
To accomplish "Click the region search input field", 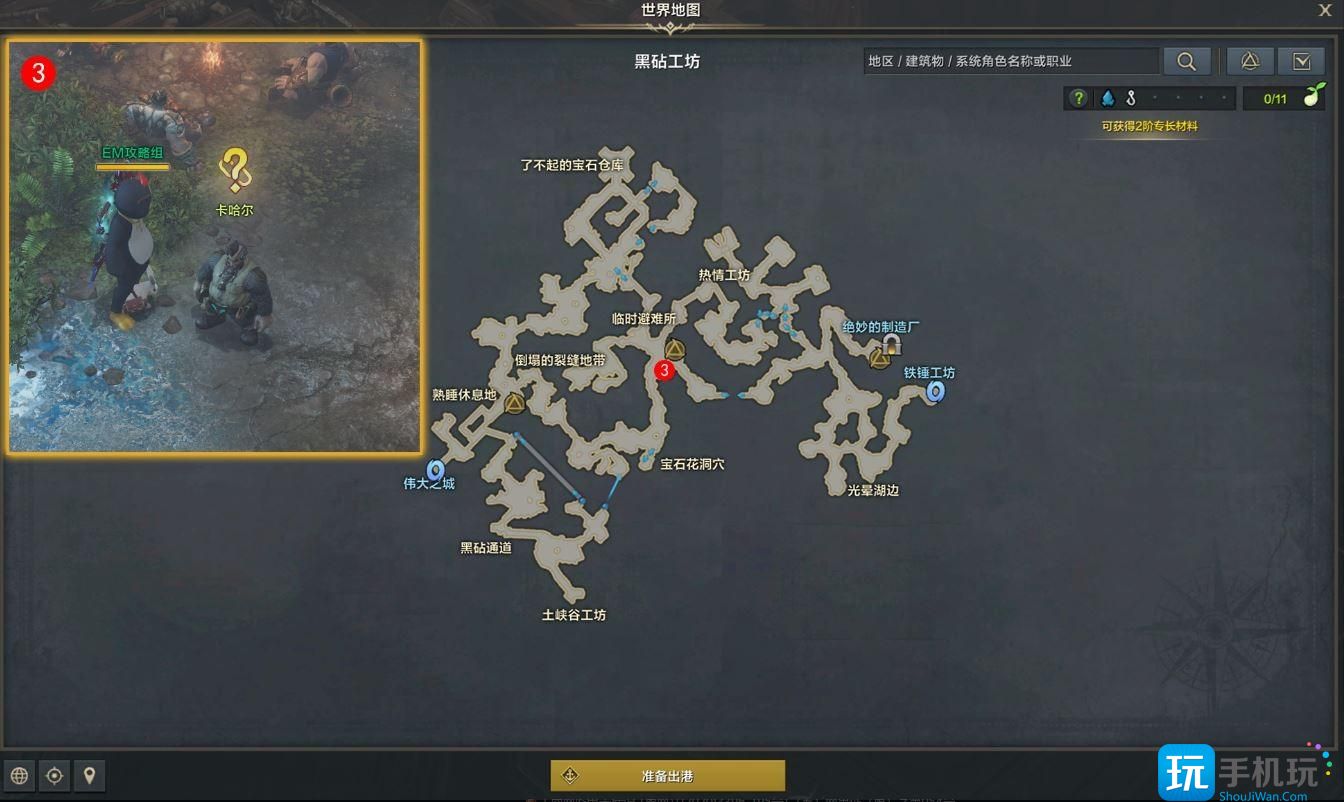I will tap(1010, 60).
